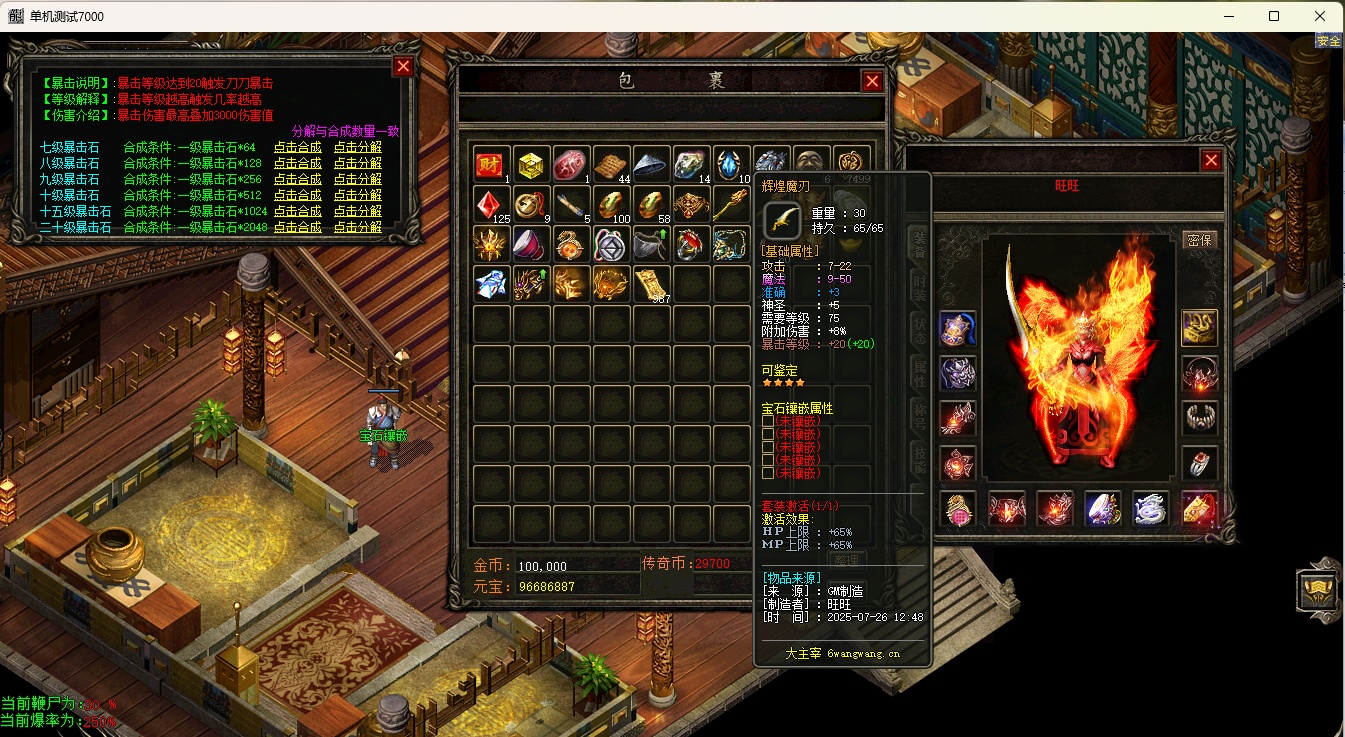Select the equipped blue helmet slot
Viewport: 1345px width, 737px height.
958,328
